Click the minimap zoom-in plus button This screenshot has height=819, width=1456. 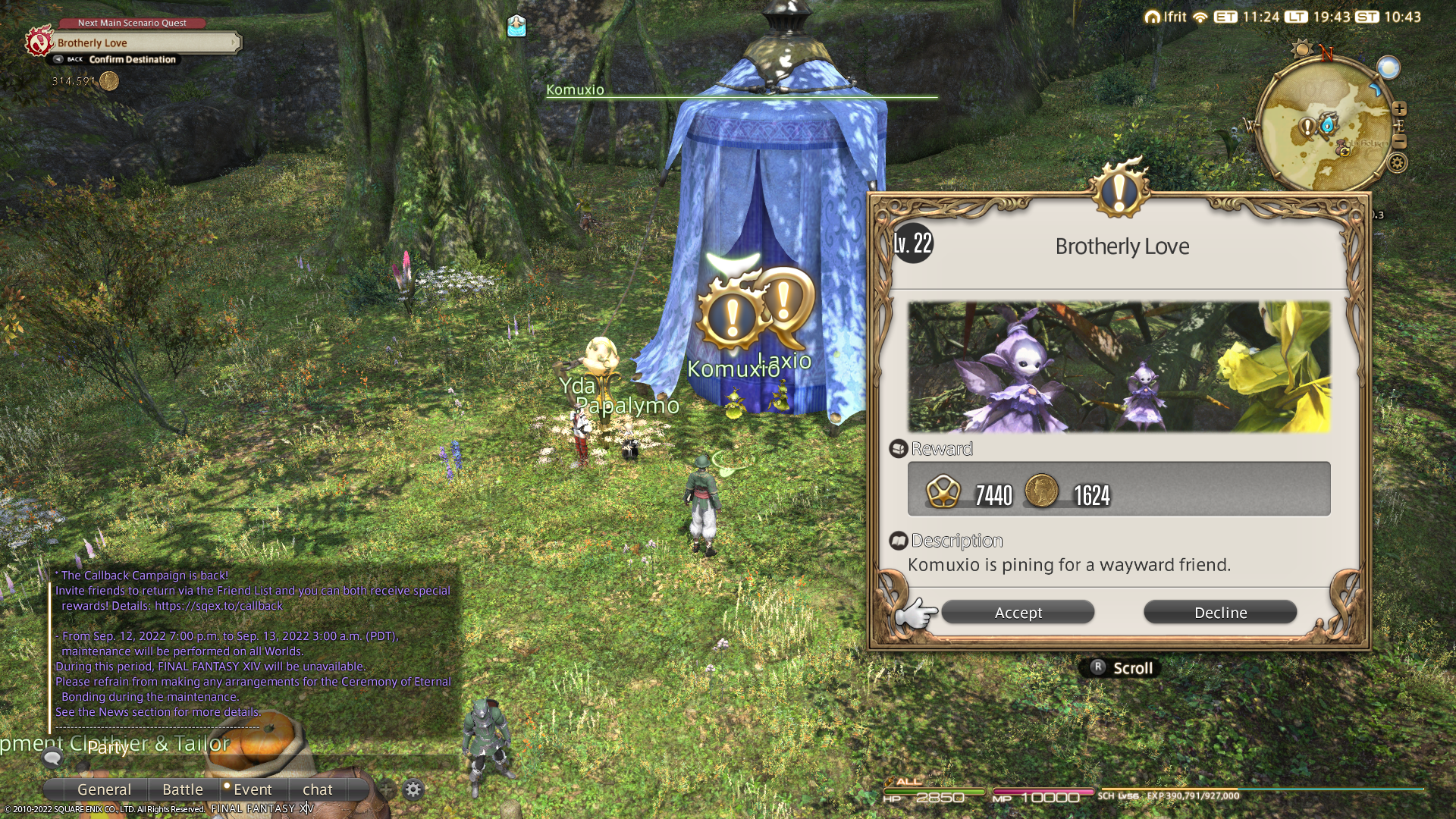point(1400,108)
